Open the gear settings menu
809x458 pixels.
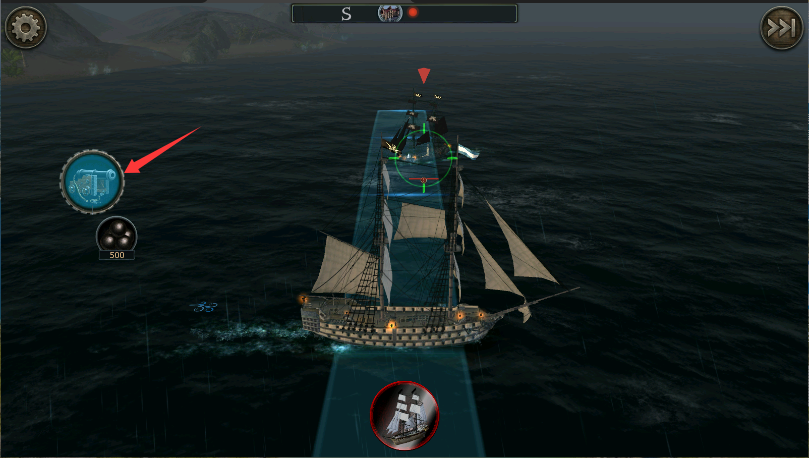pyautogui.click(x=26, y=27)
